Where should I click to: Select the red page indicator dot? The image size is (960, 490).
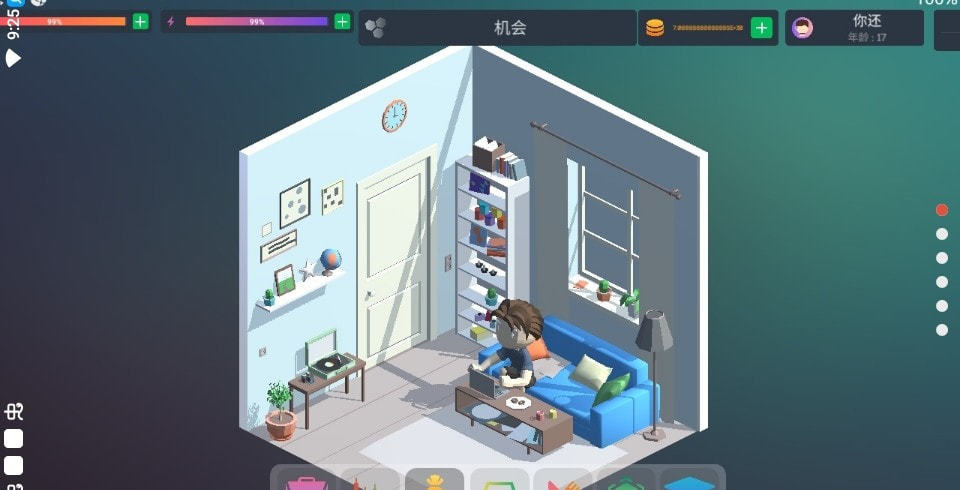click(942, 210)
